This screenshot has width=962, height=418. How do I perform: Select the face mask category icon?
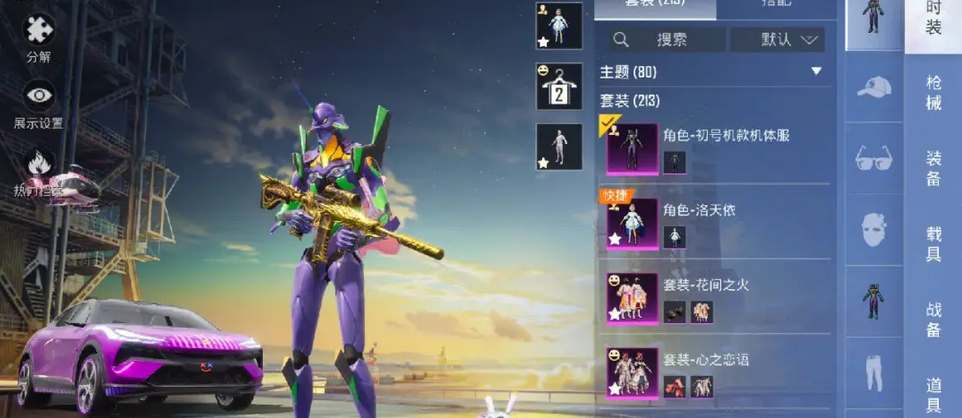874,230
